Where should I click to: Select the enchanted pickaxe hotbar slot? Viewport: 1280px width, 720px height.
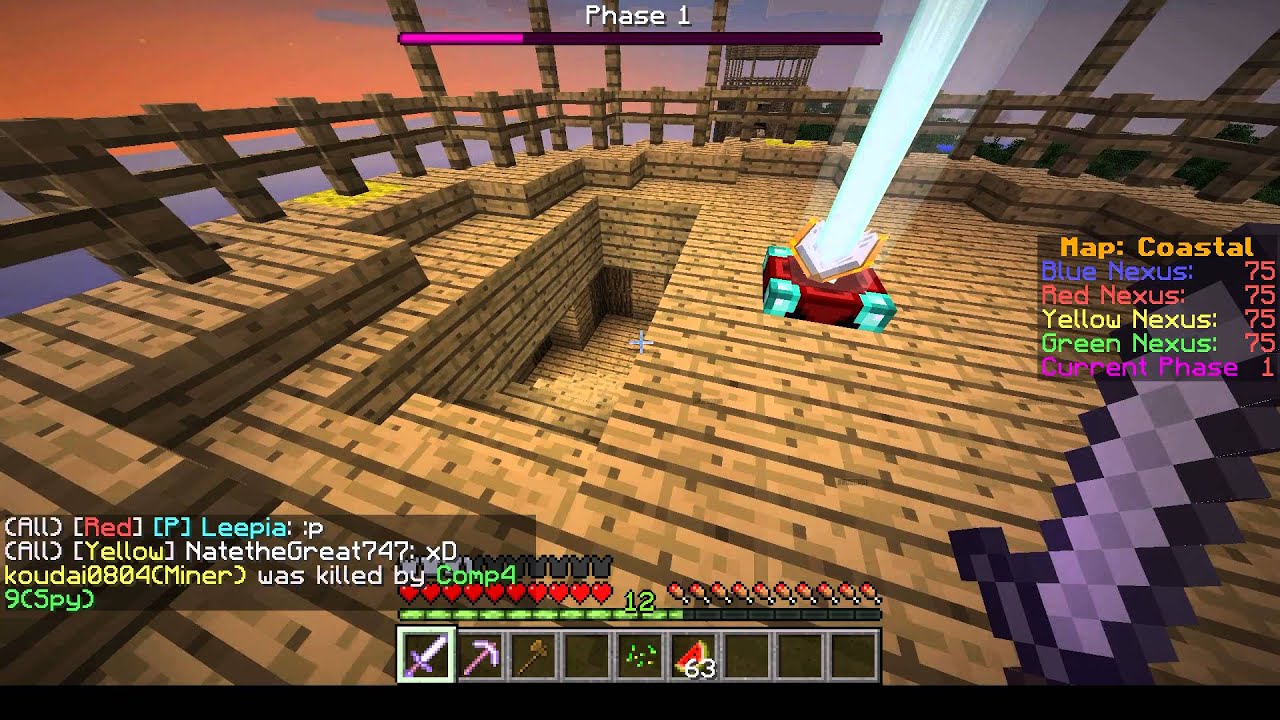coord(480,656)
